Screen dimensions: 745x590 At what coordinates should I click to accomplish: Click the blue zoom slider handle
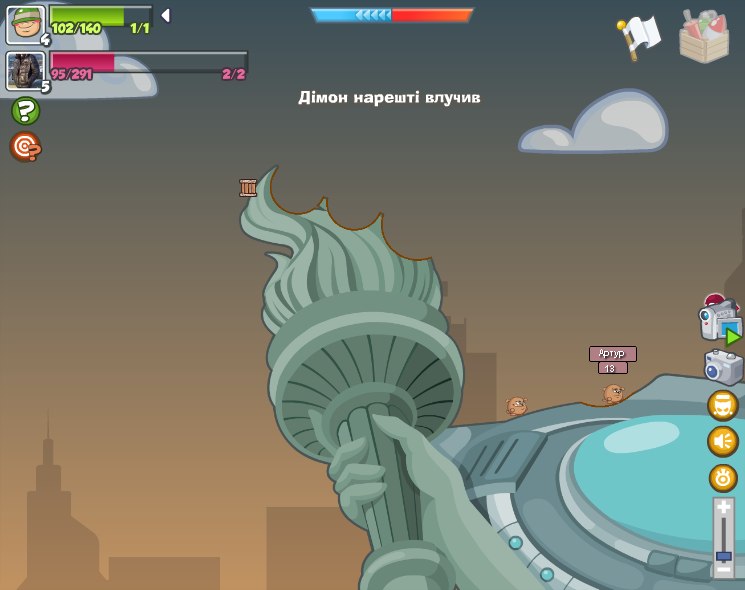[x=723, y=555]
